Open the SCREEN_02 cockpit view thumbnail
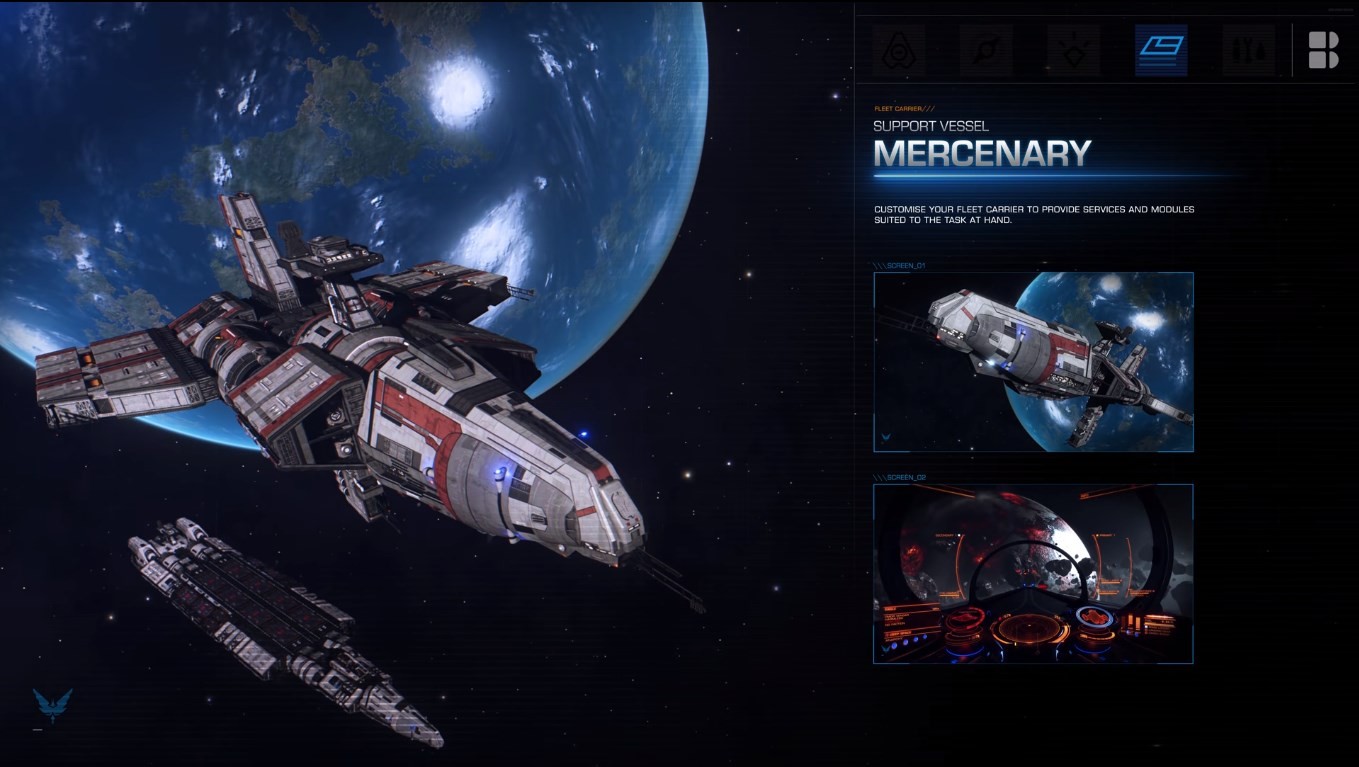The height and width of the screenshot is (767, 1359). point(1033,573)
